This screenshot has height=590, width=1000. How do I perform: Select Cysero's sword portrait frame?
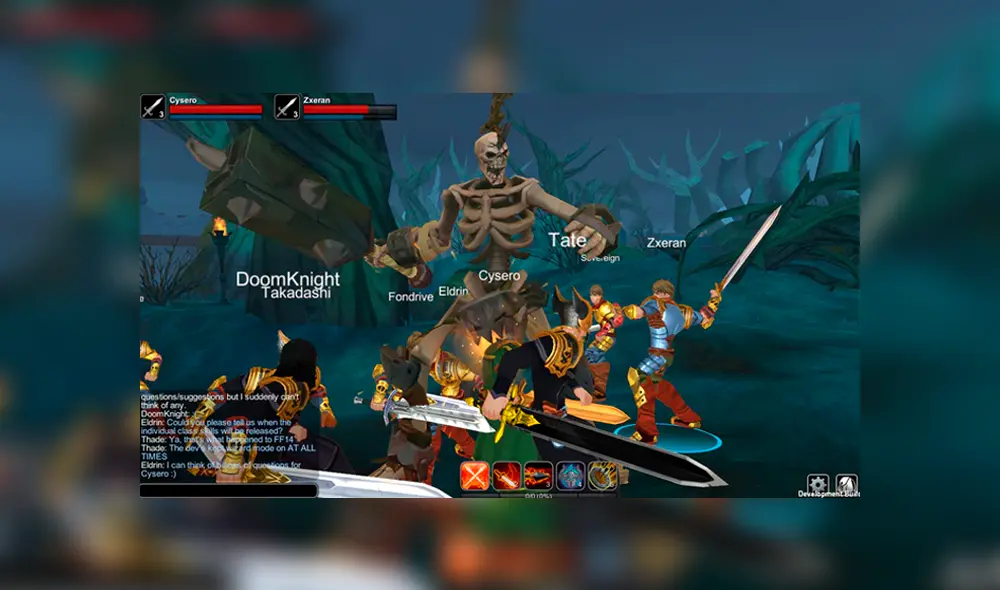[153, 107]
